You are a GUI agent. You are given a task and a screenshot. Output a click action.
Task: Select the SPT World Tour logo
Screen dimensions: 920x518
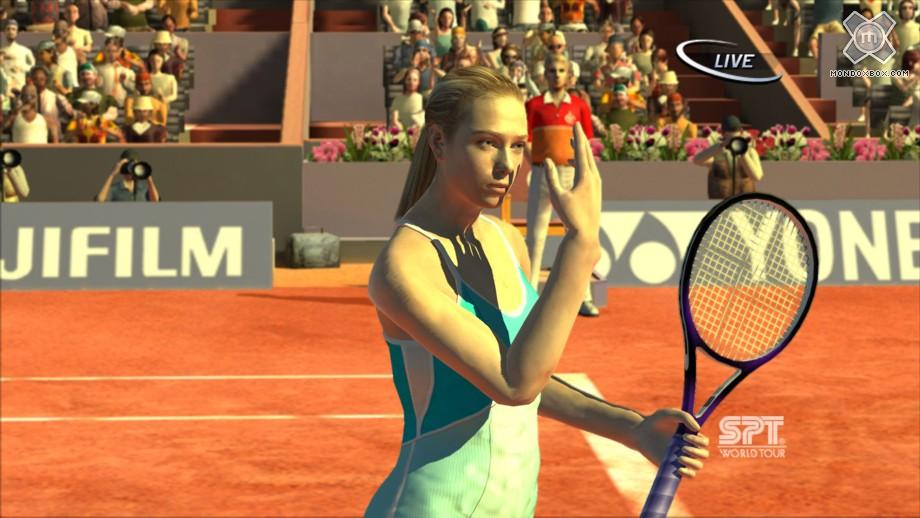pyautogui.click(x=751, y=437)
